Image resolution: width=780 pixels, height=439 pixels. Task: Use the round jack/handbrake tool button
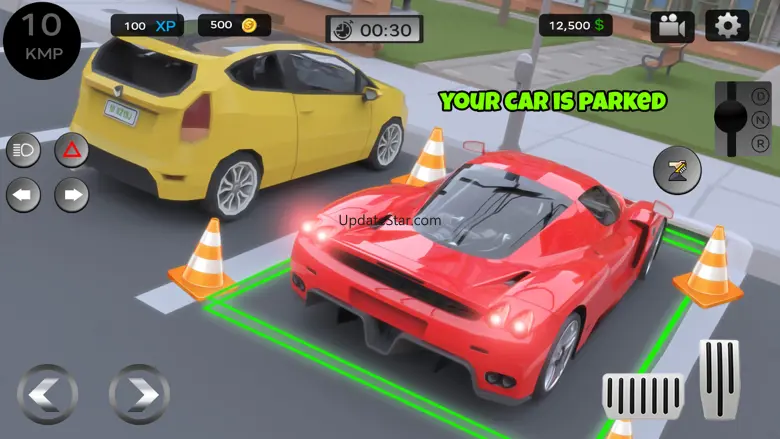pyautogui.click(x=677, y=169)
